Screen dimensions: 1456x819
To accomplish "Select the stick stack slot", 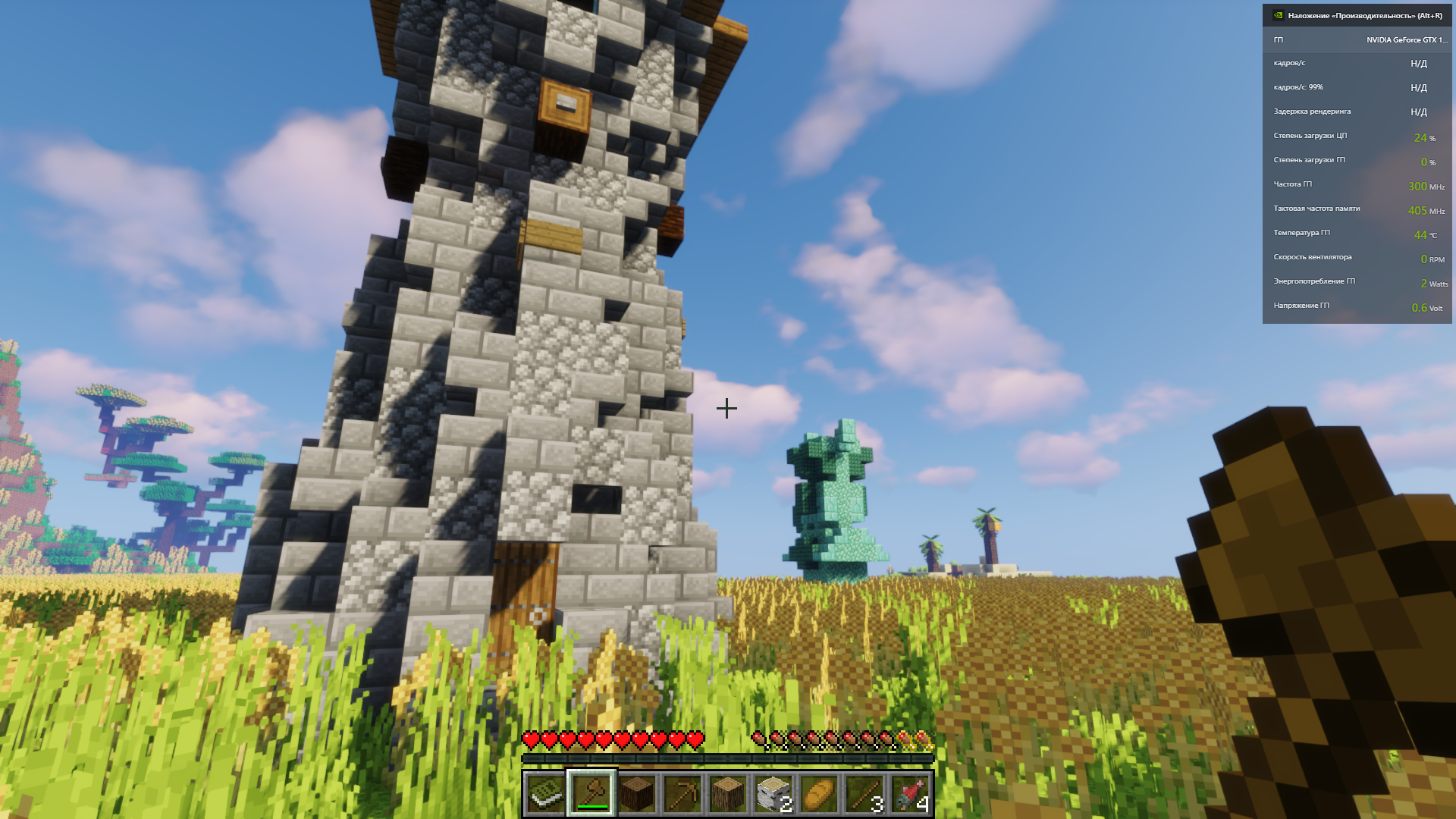I will pos(864,794).
